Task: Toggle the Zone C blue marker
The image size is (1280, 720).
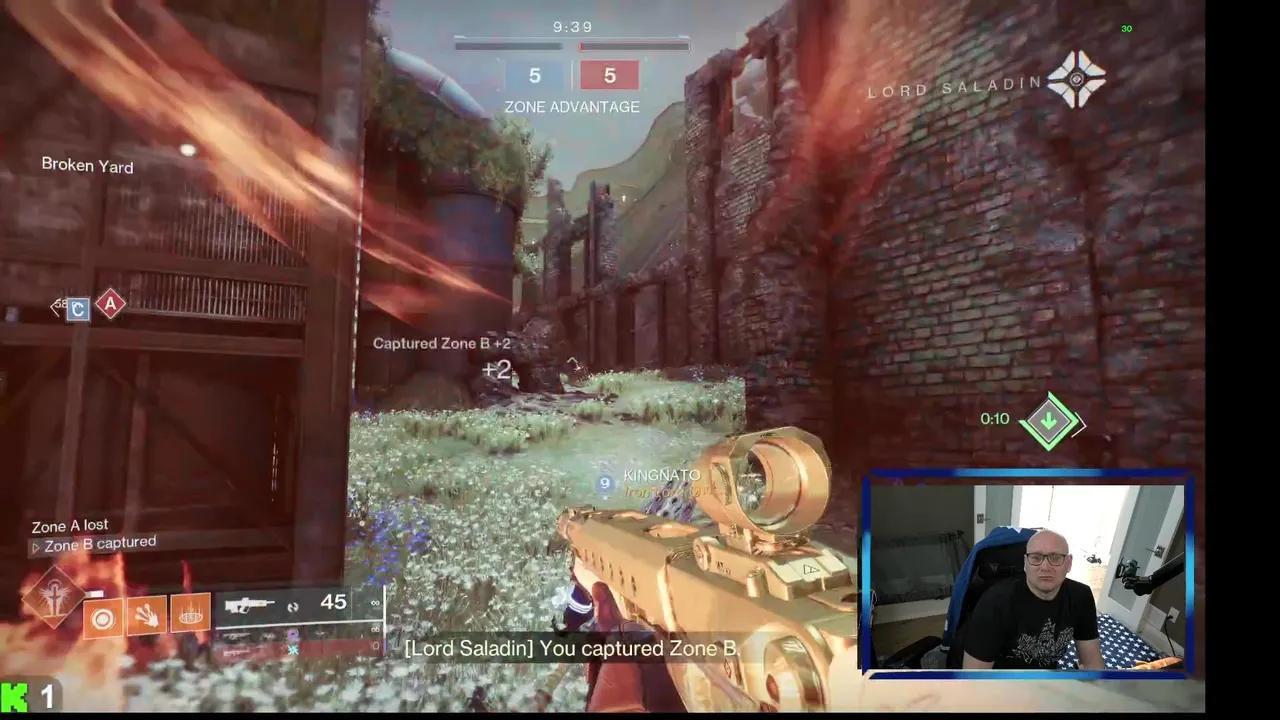Action: pos(77,310)
